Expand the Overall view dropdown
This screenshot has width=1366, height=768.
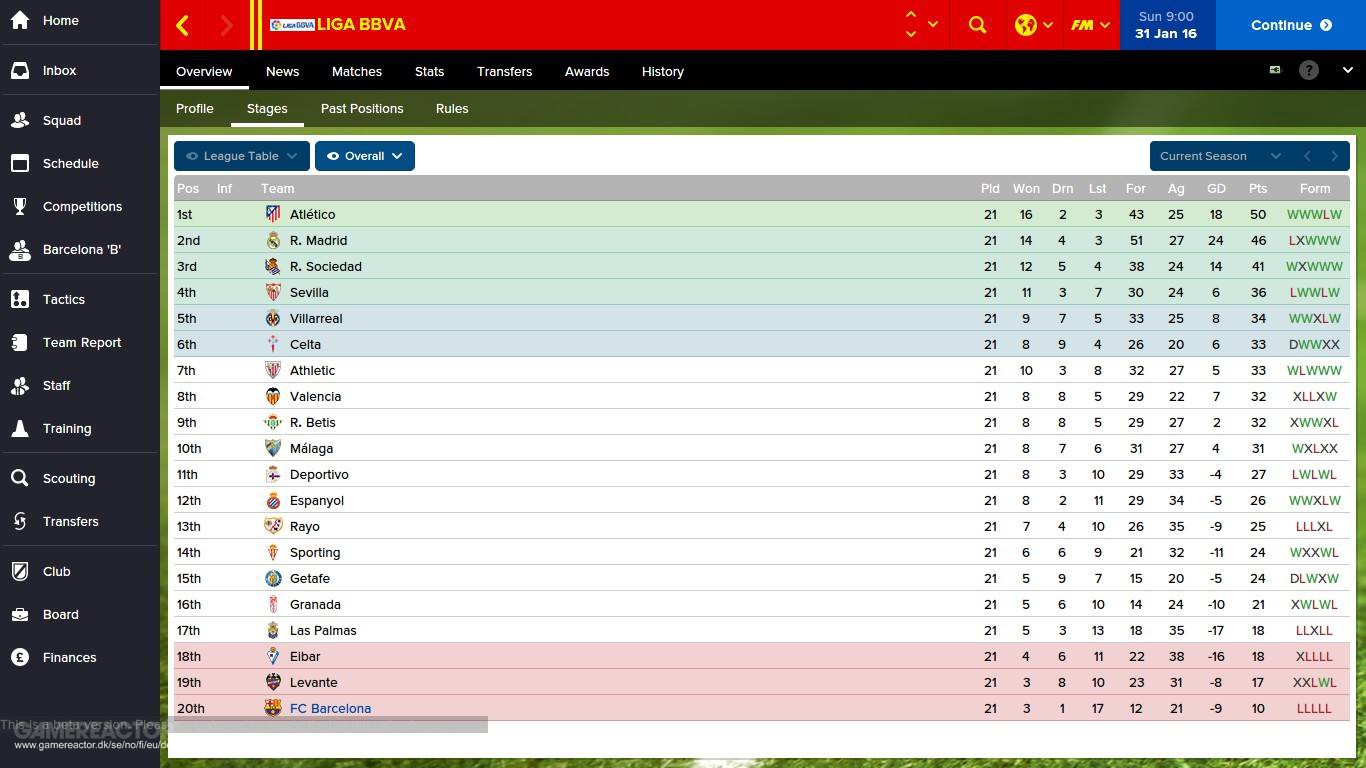point(364,156)
